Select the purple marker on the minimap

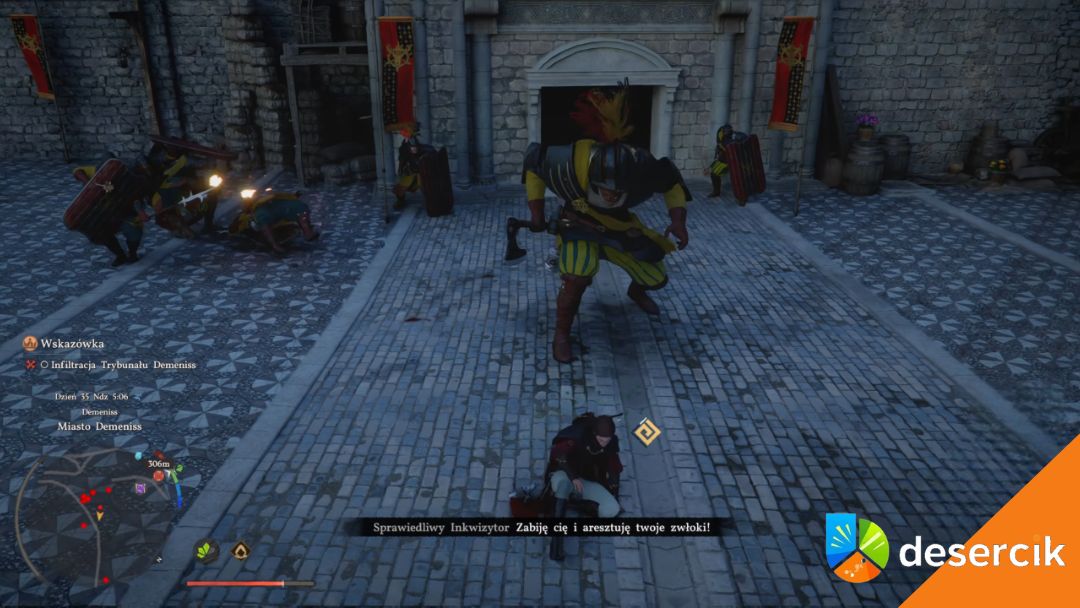[x=141, y=488]
